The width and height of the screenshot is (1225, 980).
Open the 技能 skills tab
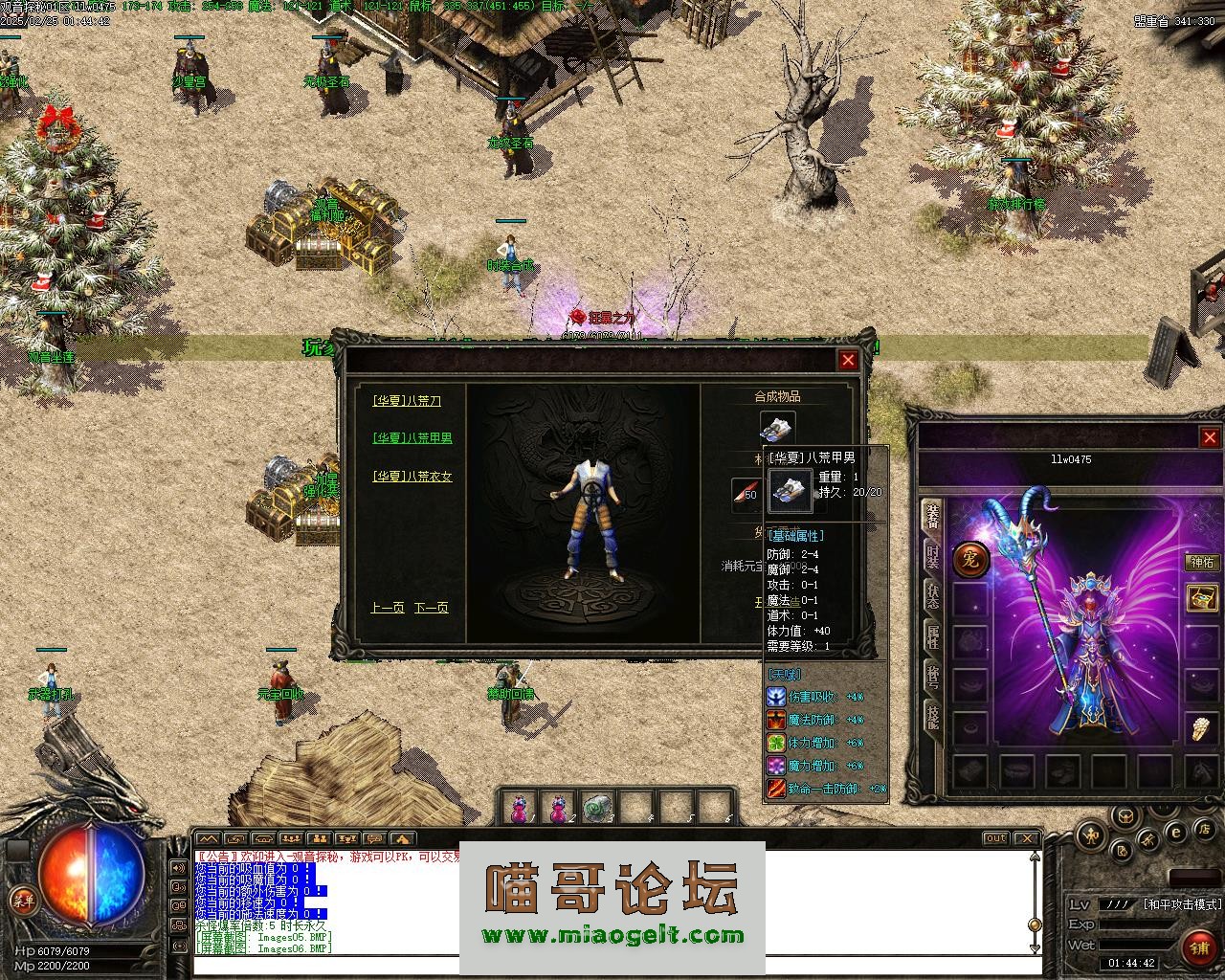point(932,716)
